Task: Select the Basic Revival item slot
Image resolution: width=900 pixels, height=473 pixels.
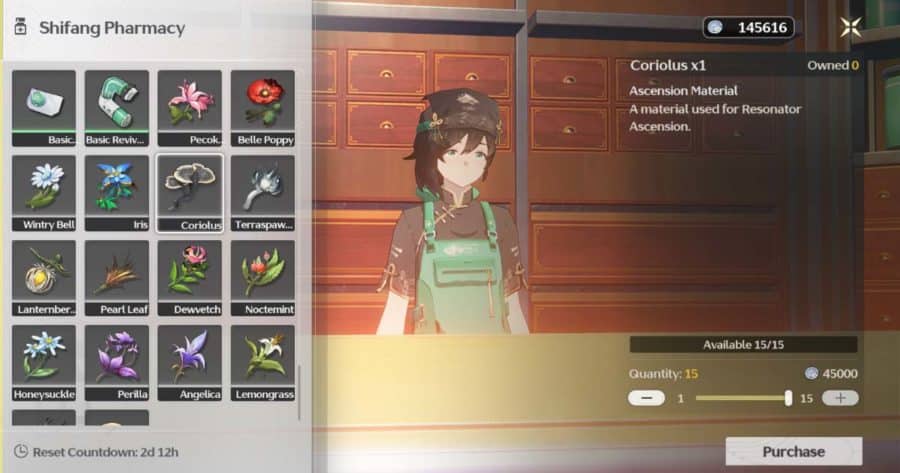Action: point(117,107)
